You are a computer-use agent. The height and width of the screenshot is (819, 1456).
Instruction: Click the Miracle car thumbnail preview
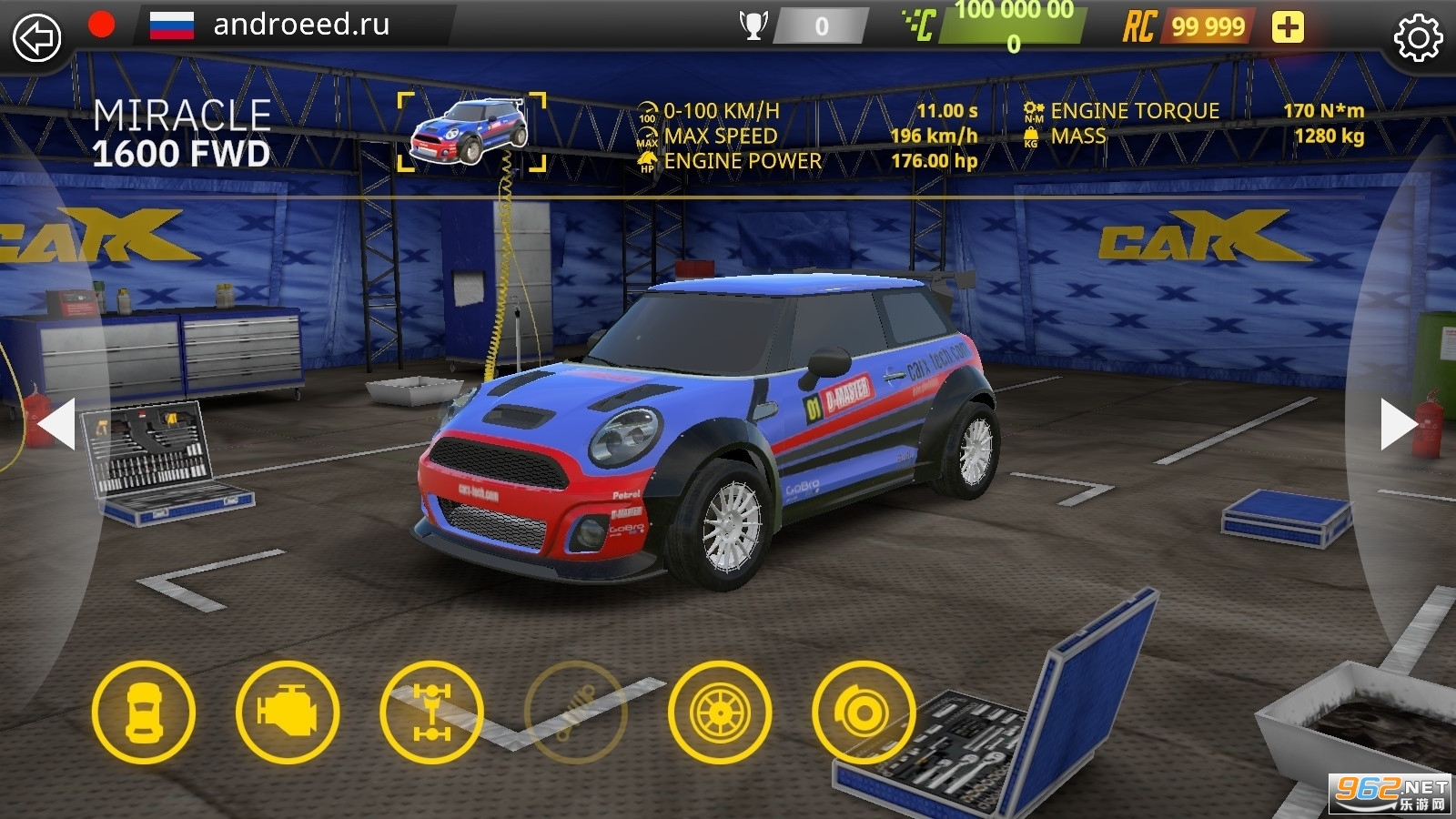pyautogui.click(x=471, y=132)
